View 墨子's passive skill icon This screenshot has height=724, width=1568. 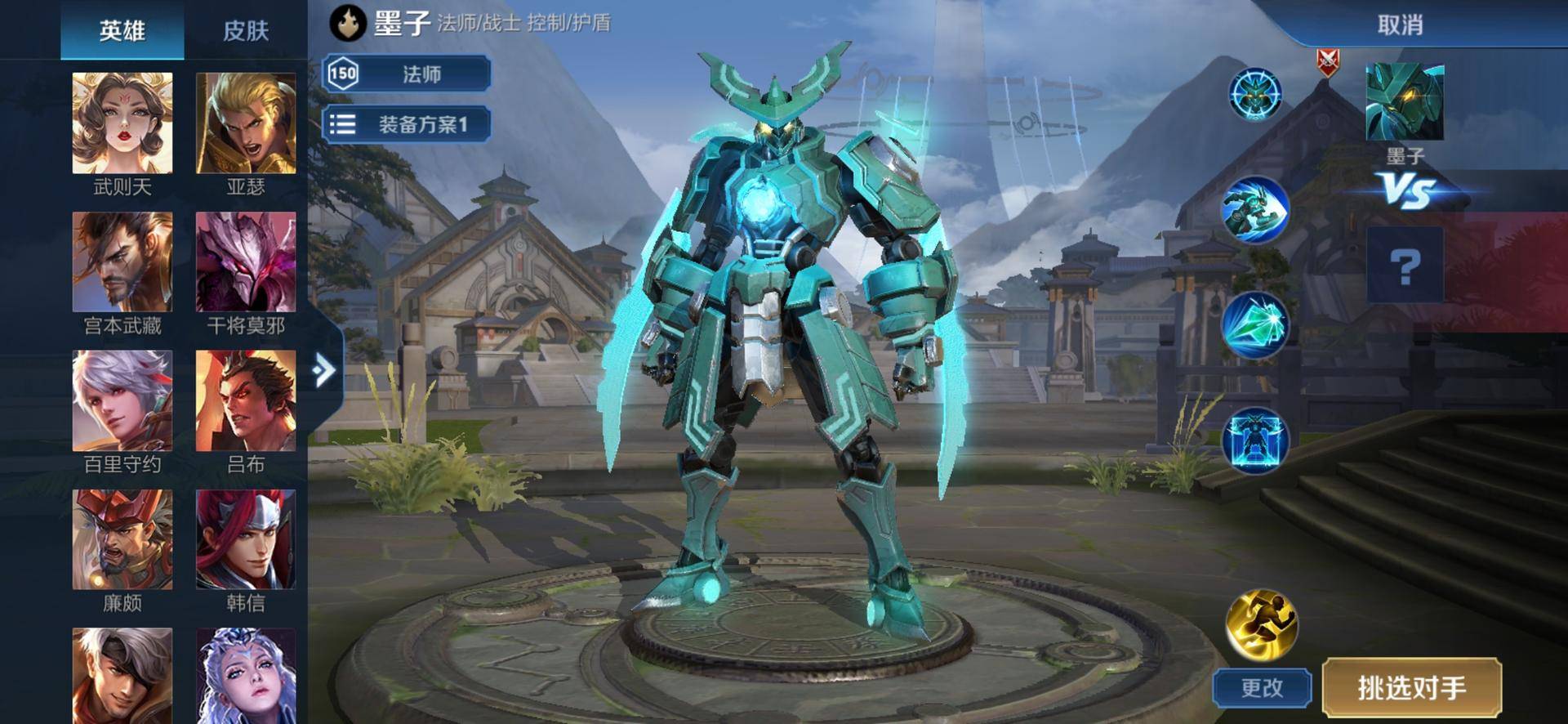click(x=1255, y=94)
